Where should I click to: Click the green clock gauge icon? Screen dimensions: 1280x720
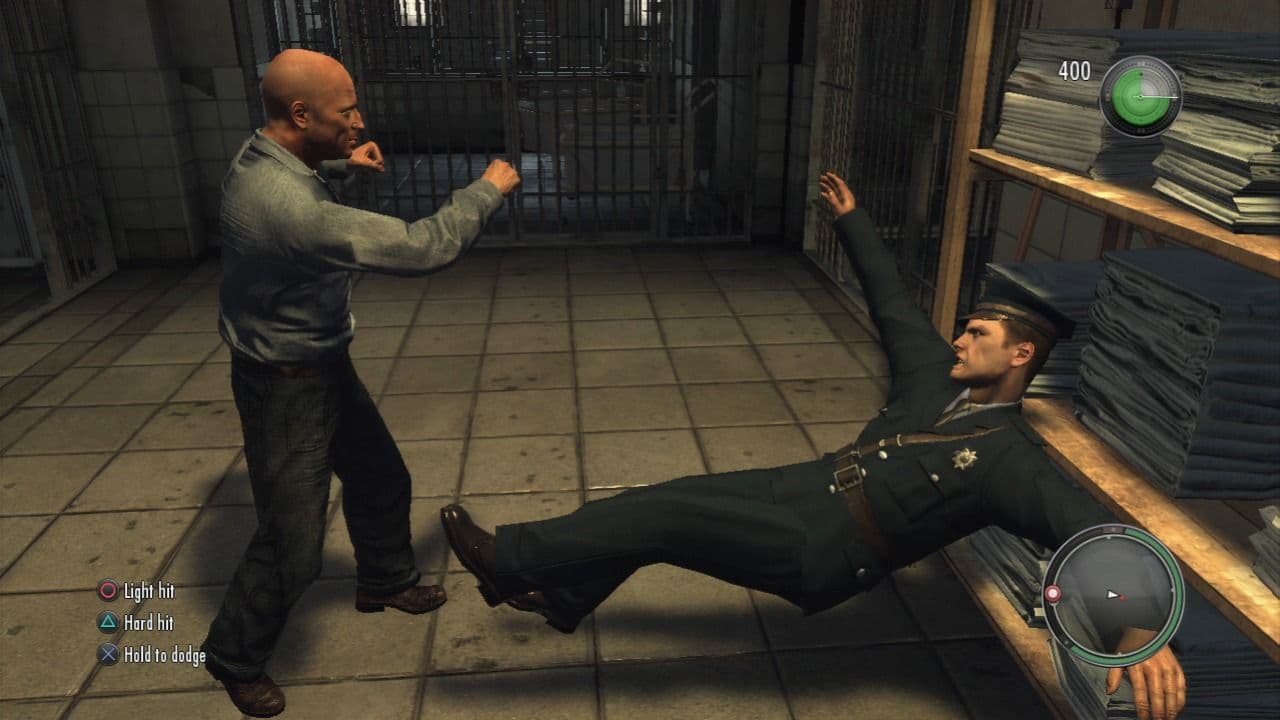[x=1141, y=97]
